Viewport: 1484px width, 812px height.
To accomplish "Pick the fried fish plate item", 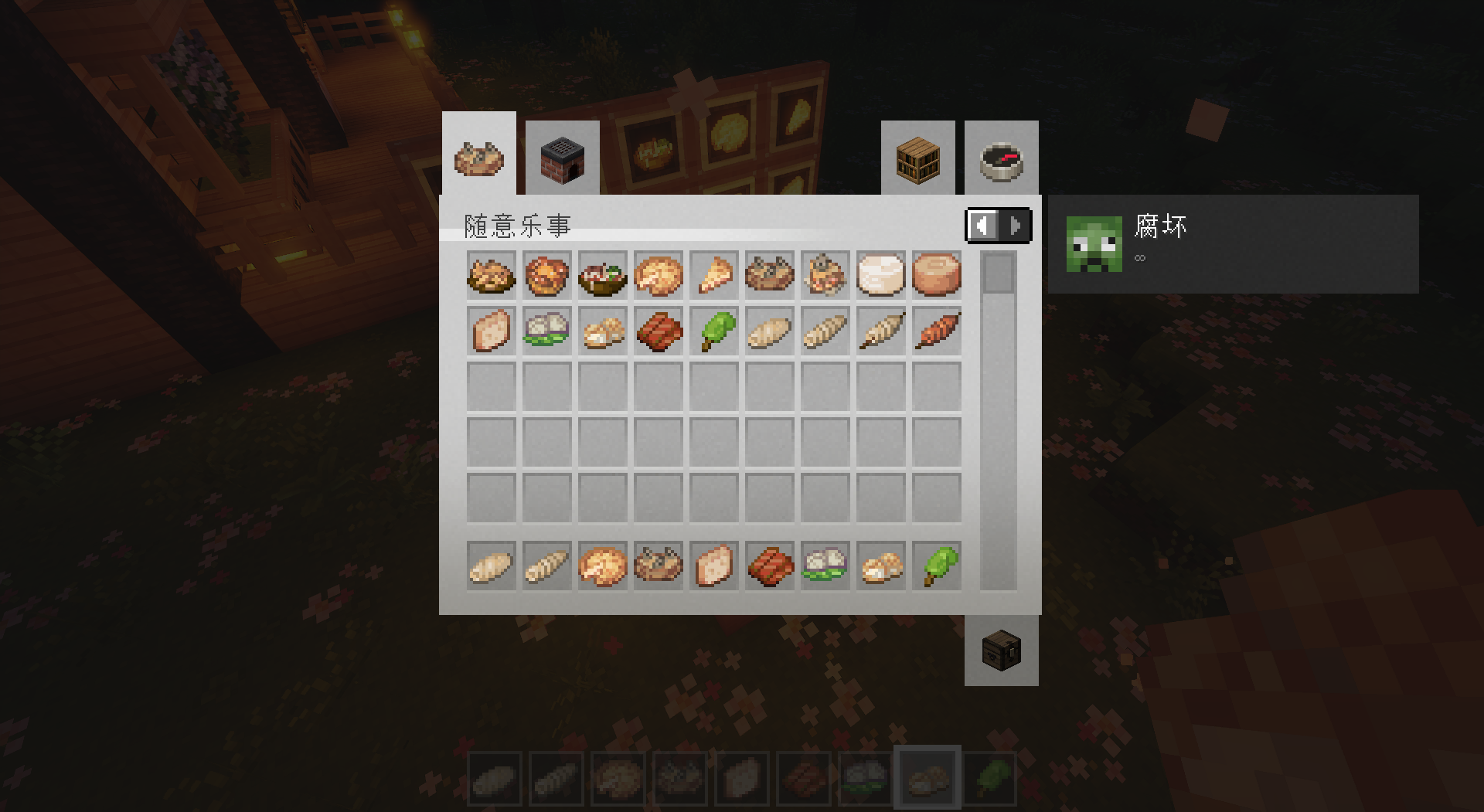I will tap(491, 275).
